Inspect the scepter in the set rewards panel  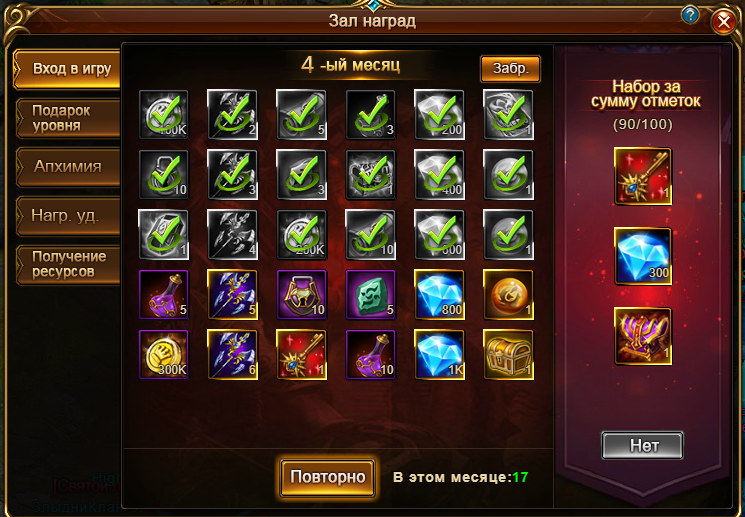pos(642,177)
